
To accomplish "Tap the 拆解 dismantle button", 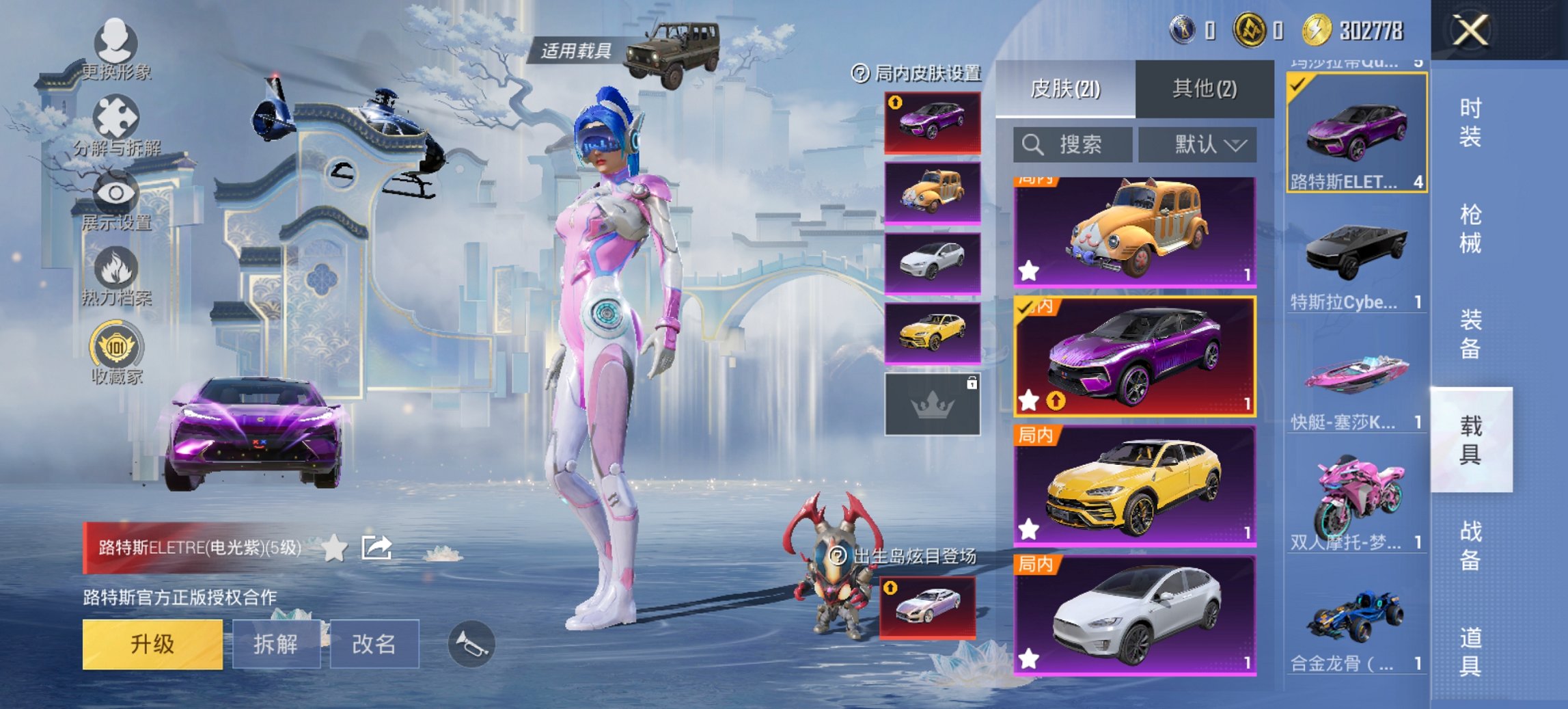I will (x=276, y=644).
